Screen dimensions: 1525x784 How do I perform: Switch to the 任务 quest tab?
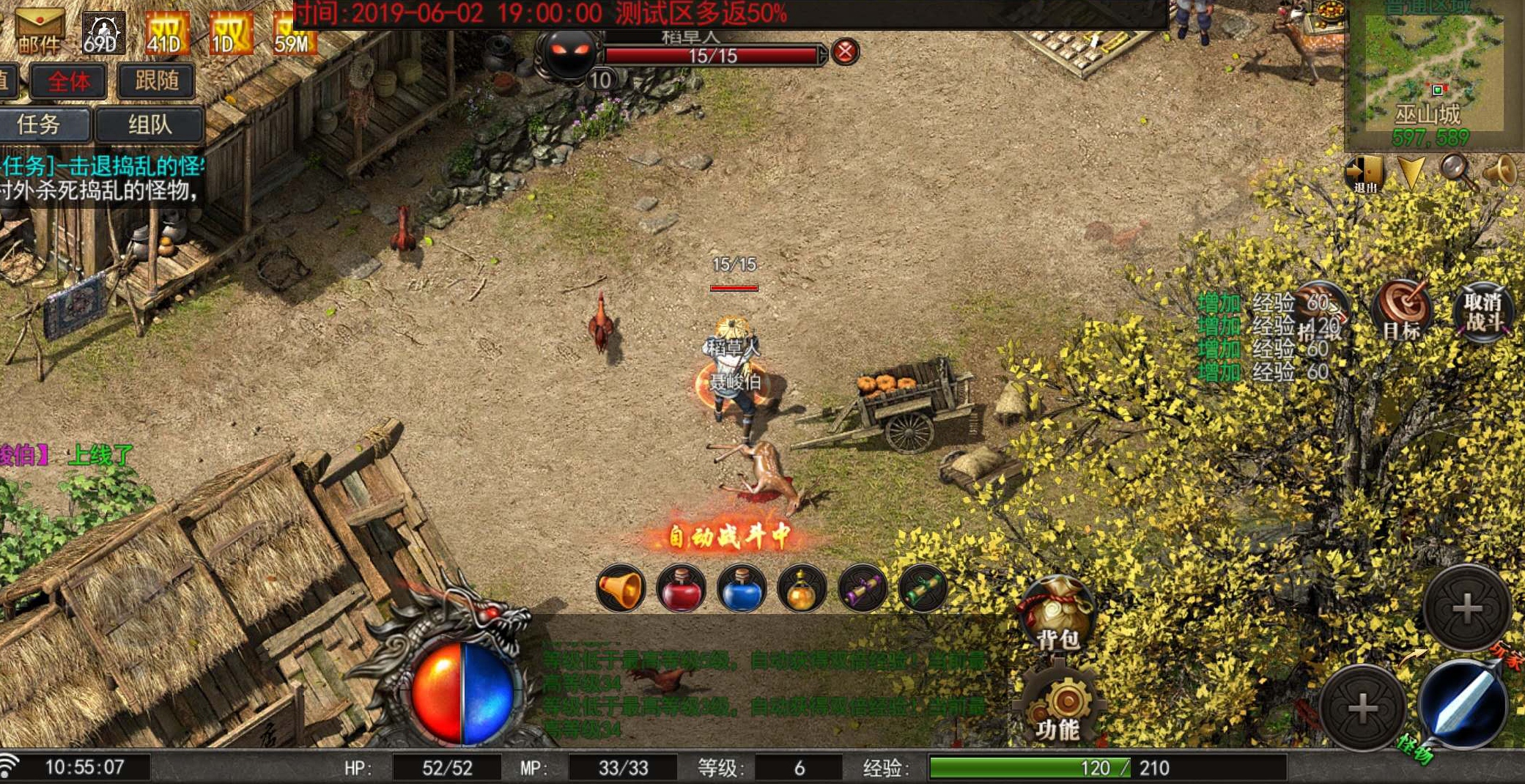[40, 125]
